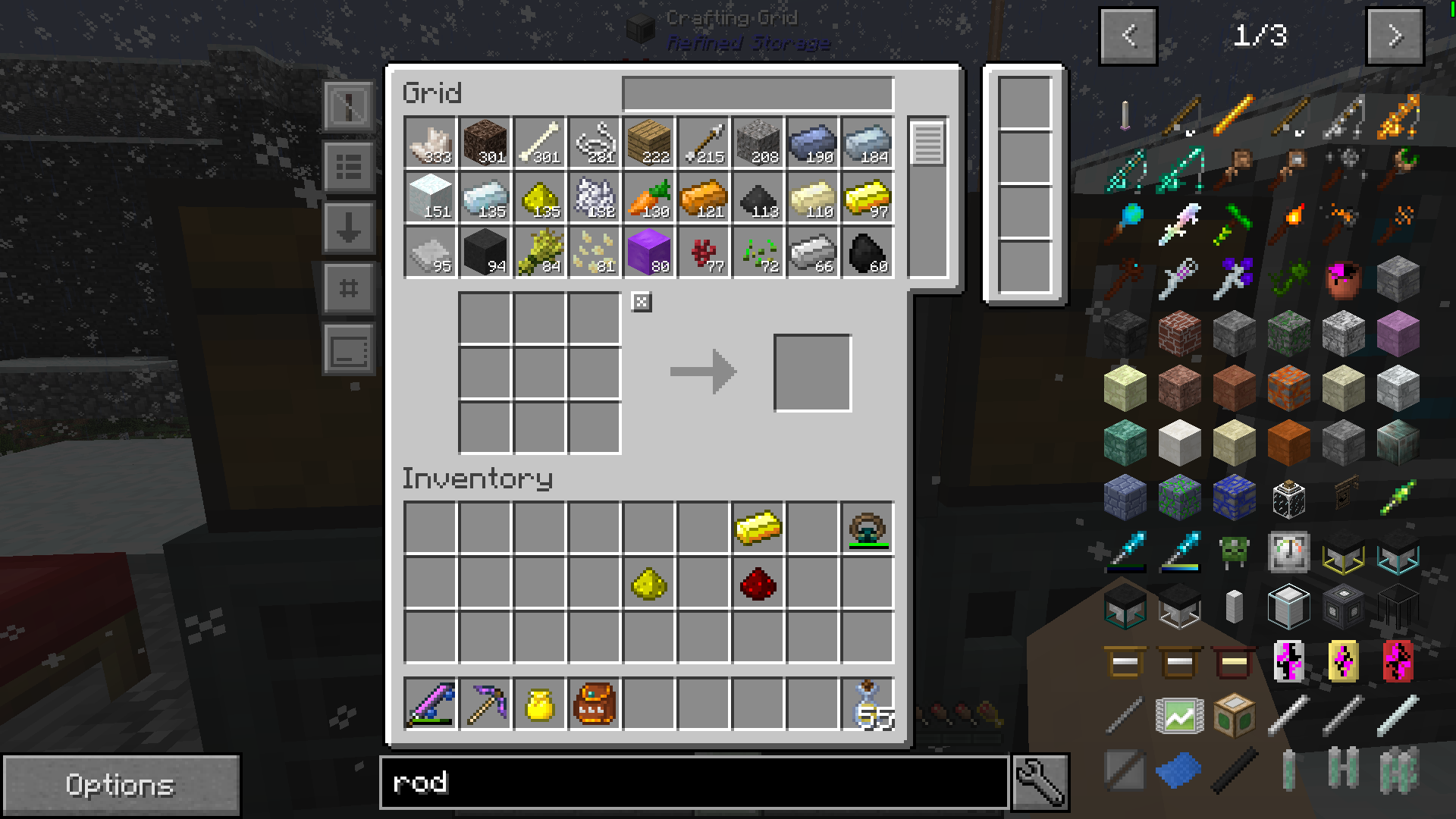Viewport: 1456px width, 819px height.
Task: Open the wrench config button
Action: [1040, 782]
